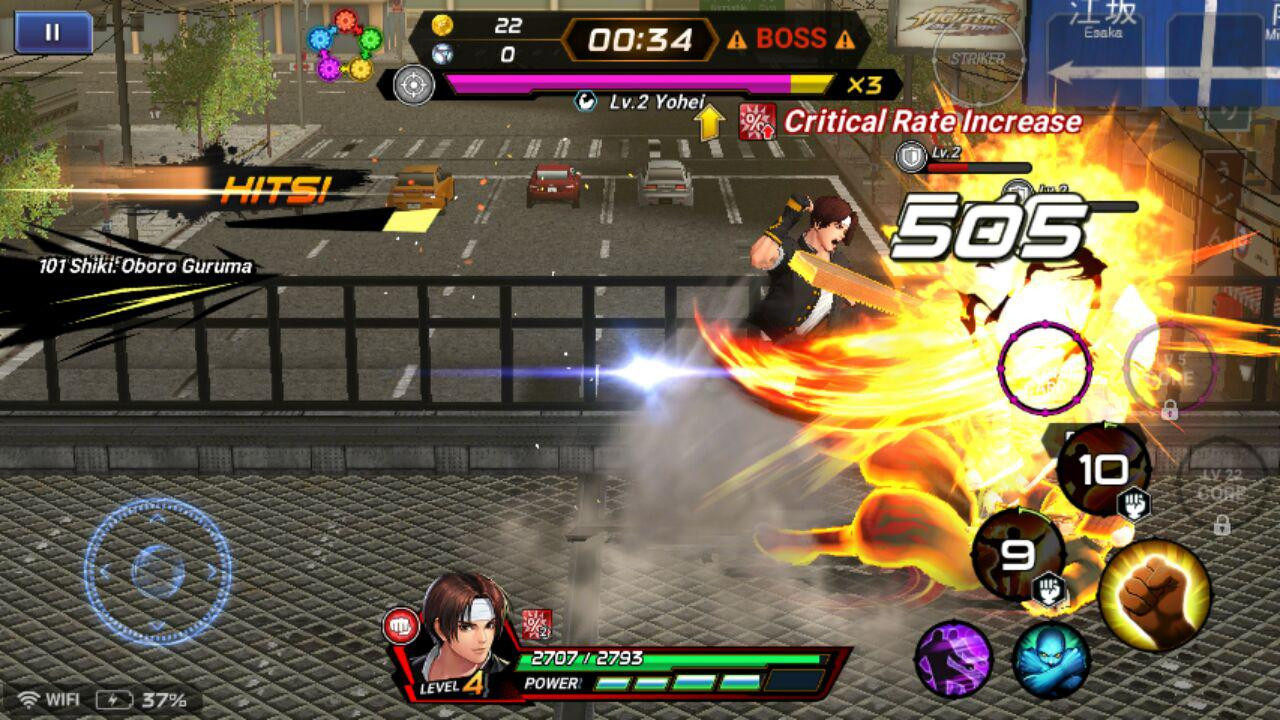
Task: Use the purple dash skill button
Action: 953,659
